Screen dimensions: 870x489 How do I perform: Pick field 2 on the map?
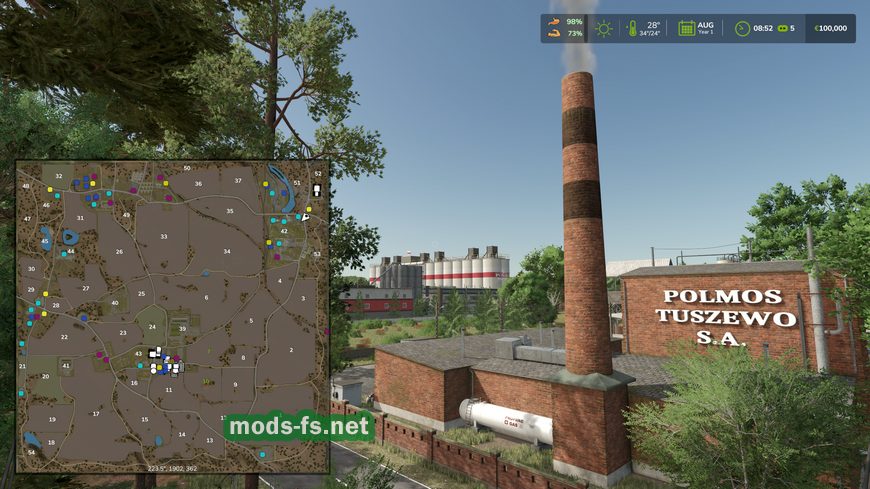291,350
